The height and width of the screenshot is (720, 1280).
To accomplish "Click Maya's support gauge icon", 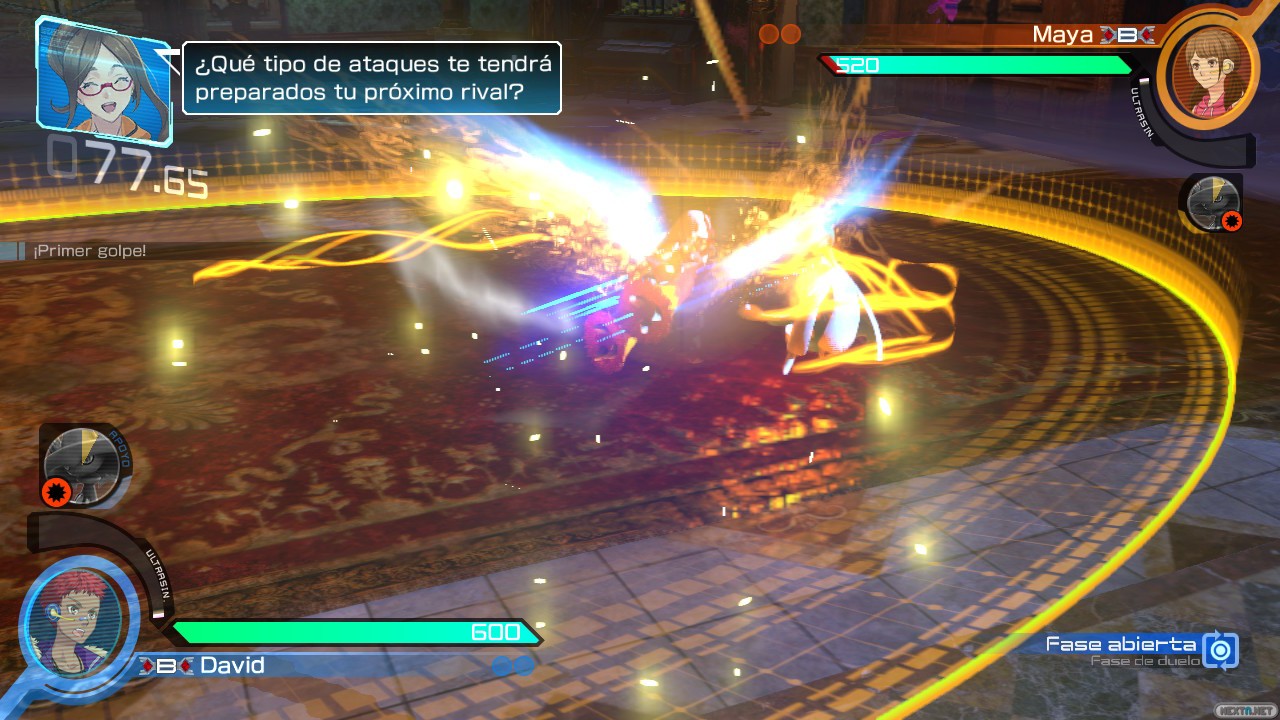I will coord(1212,203).
